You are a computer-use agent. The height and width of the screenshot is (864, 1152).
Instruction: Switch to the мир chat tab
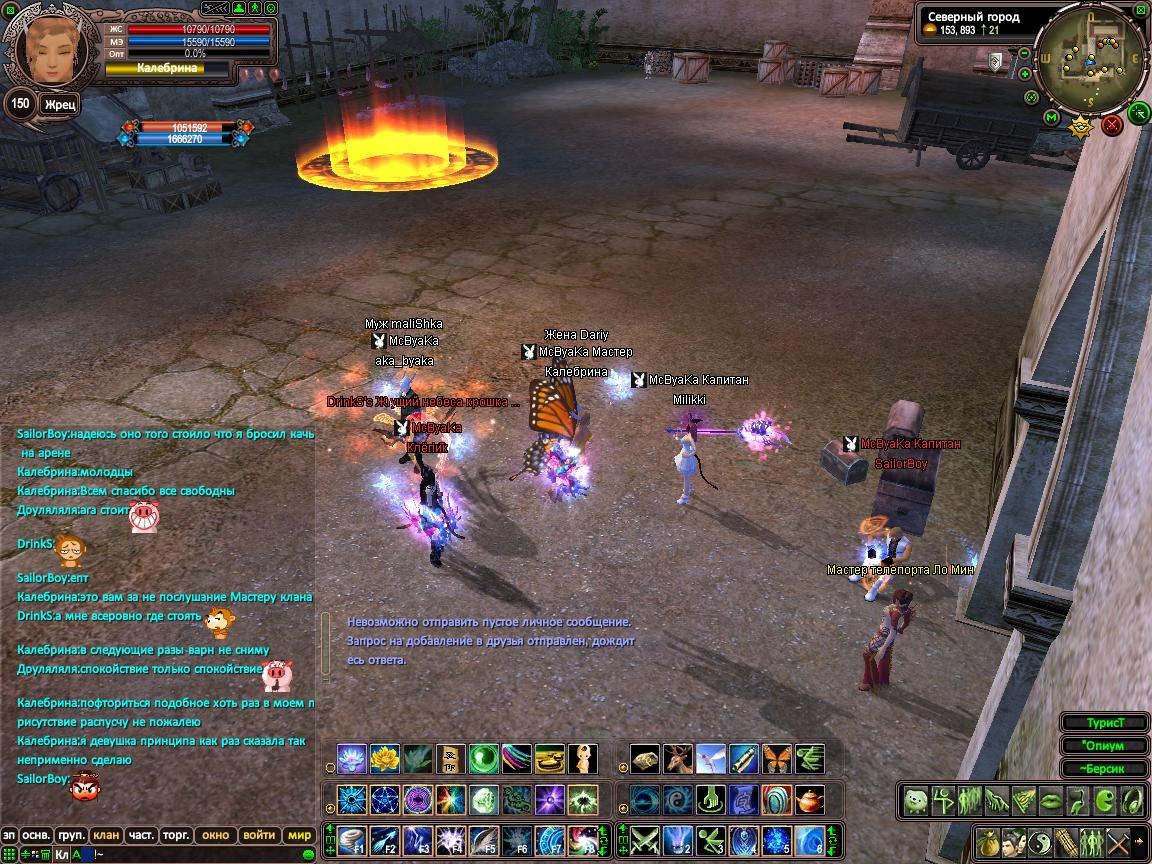point(299,835)
